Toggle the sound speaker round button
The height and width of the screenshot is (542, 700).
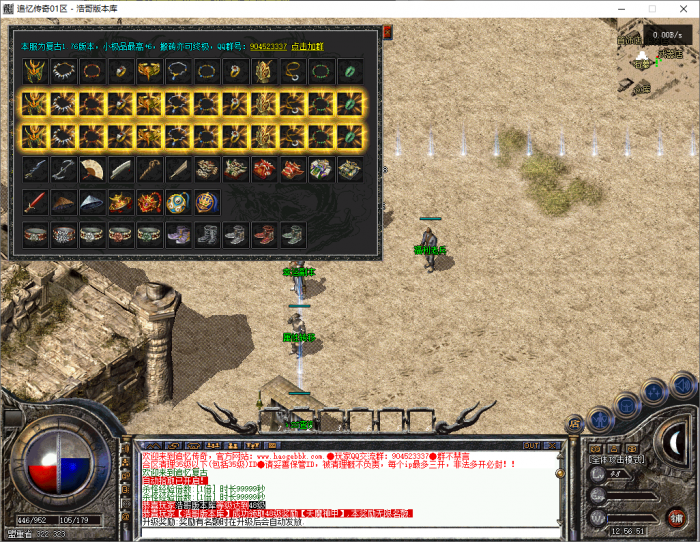pos(682,382)
